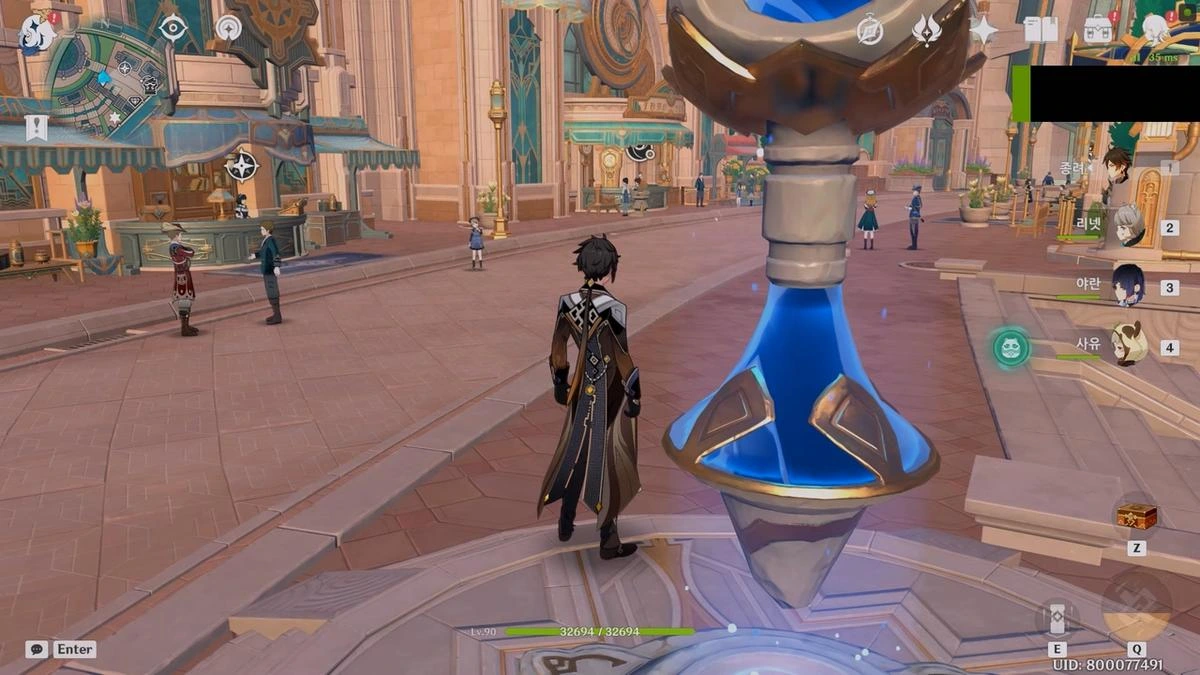The image size is (1200, 675).
Task: Click the round icon beside Elemental Sight
Action: click(229, 27)
